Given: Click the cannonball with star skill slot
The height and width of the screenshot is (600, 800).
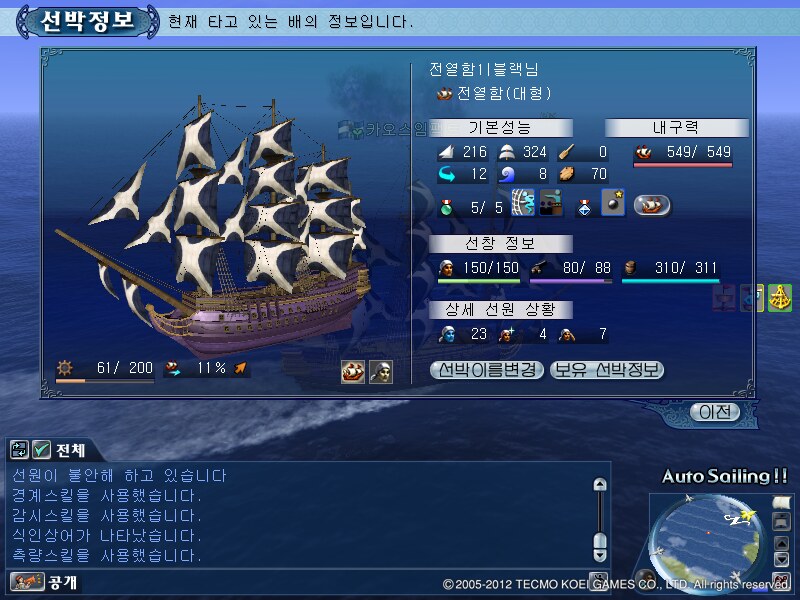Looking at the screenshot, I should pyautogui.click(x=613, y=206).
